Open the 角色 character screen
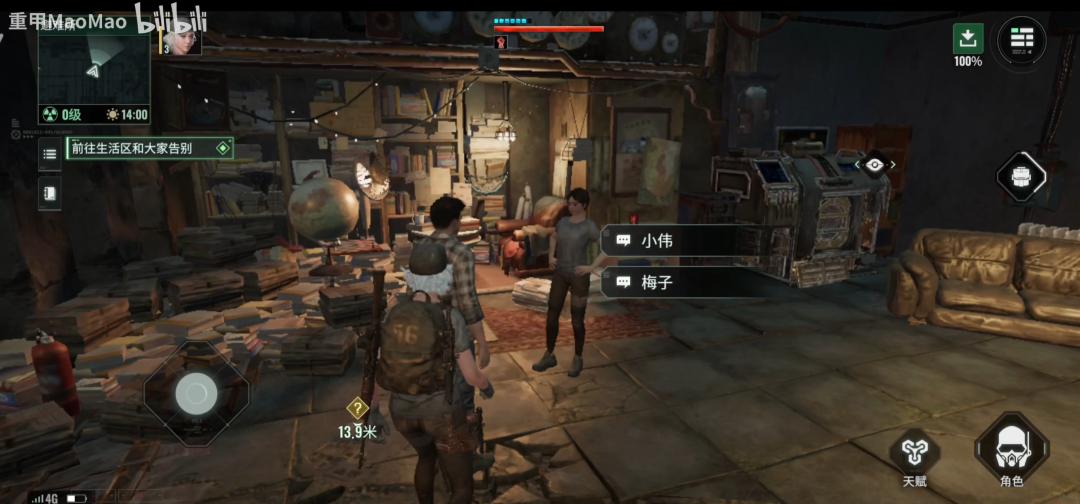Image resolution: width=1080 pixels, height=504 pixels. [x=1011, y=448]
